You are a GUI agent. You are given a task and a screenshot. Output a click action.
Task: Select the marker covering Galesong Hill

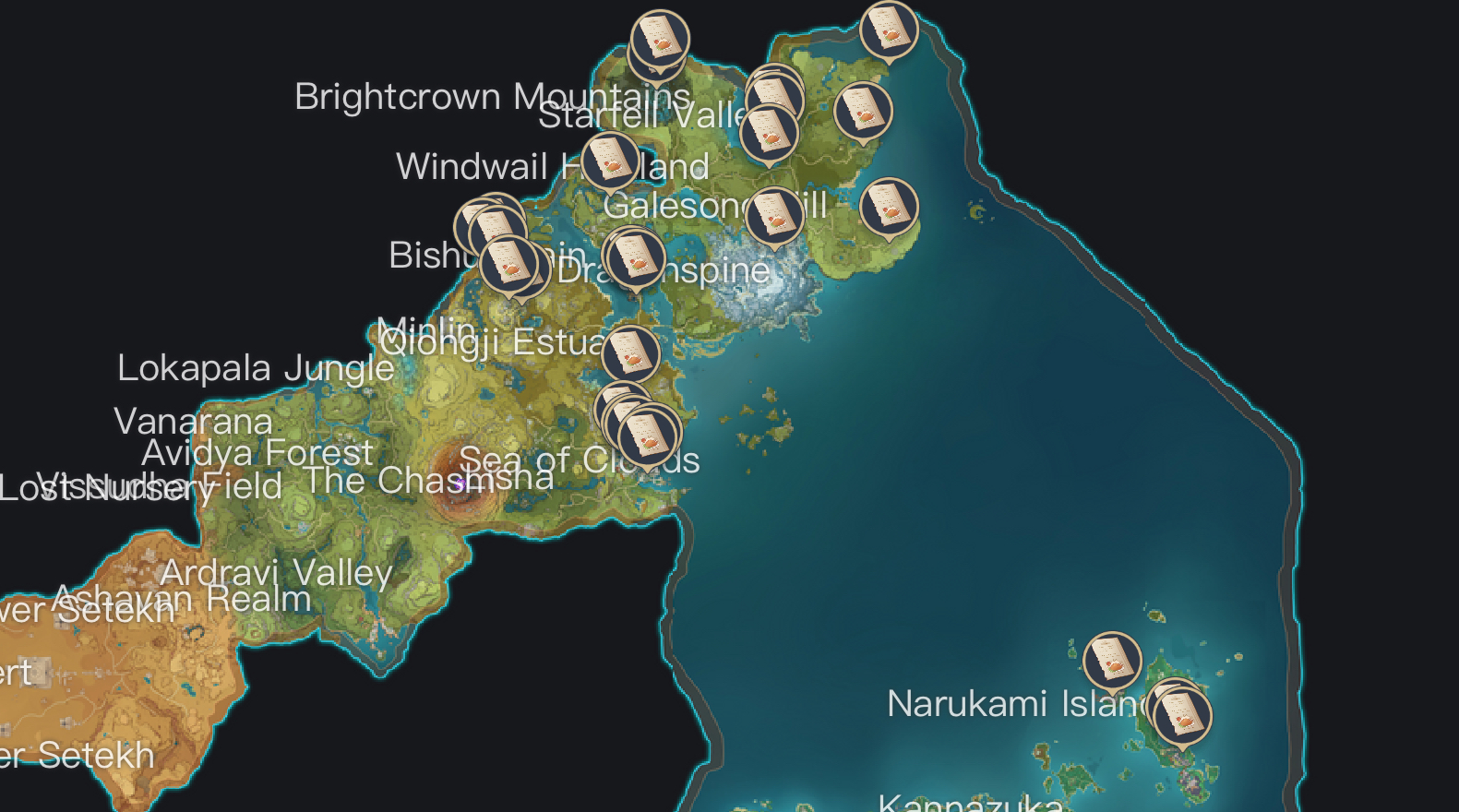(773, 214)
